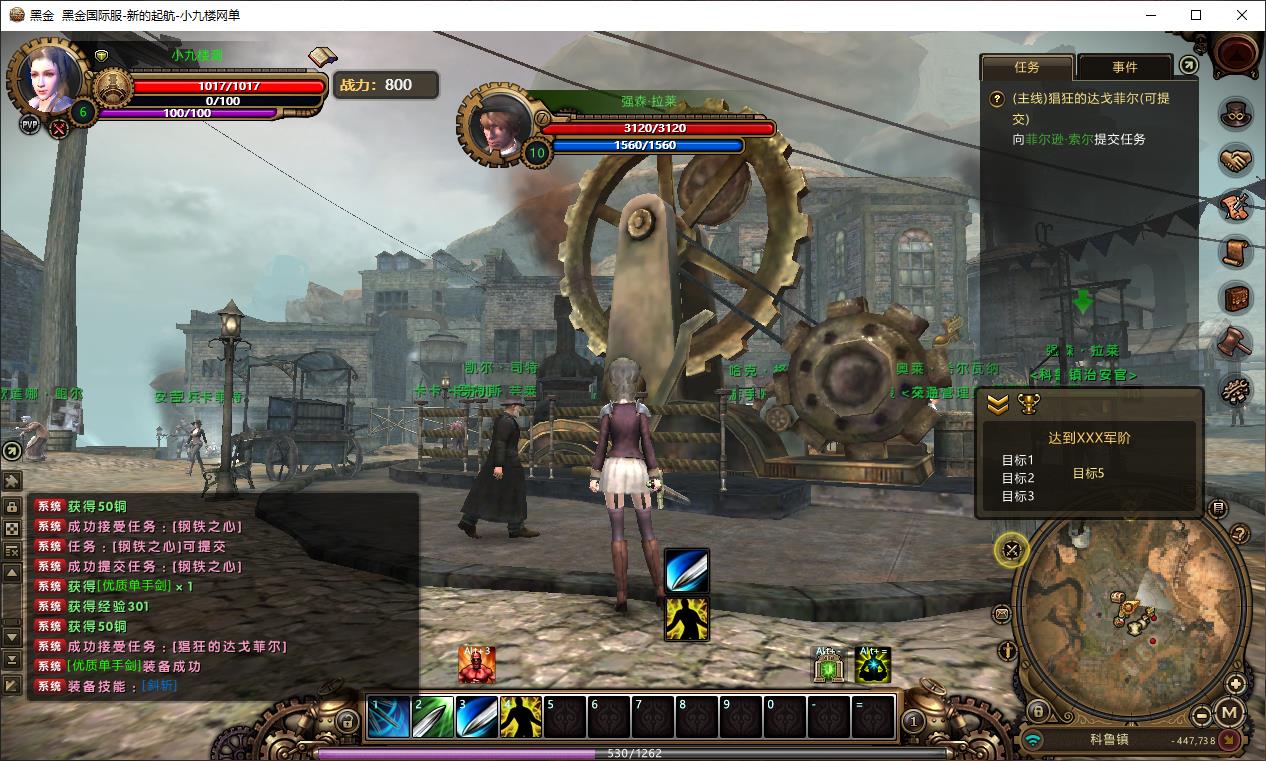Image resolution: width=1266 pixels, height=761 pixels.
Task: Close the game window
Action: (x=1242, y=15)
